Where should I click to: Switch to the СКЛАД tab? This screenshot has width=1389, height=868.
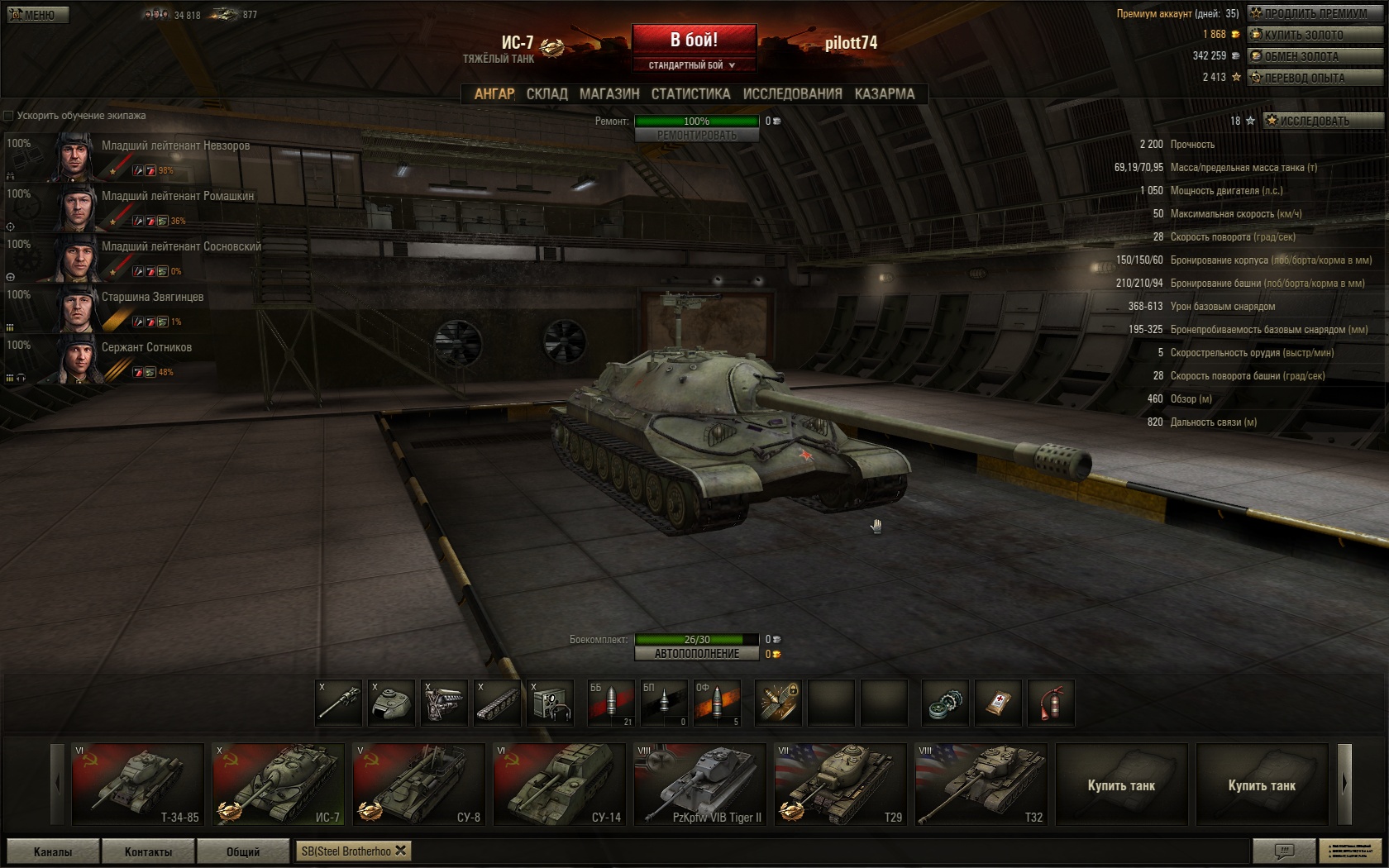547,94
